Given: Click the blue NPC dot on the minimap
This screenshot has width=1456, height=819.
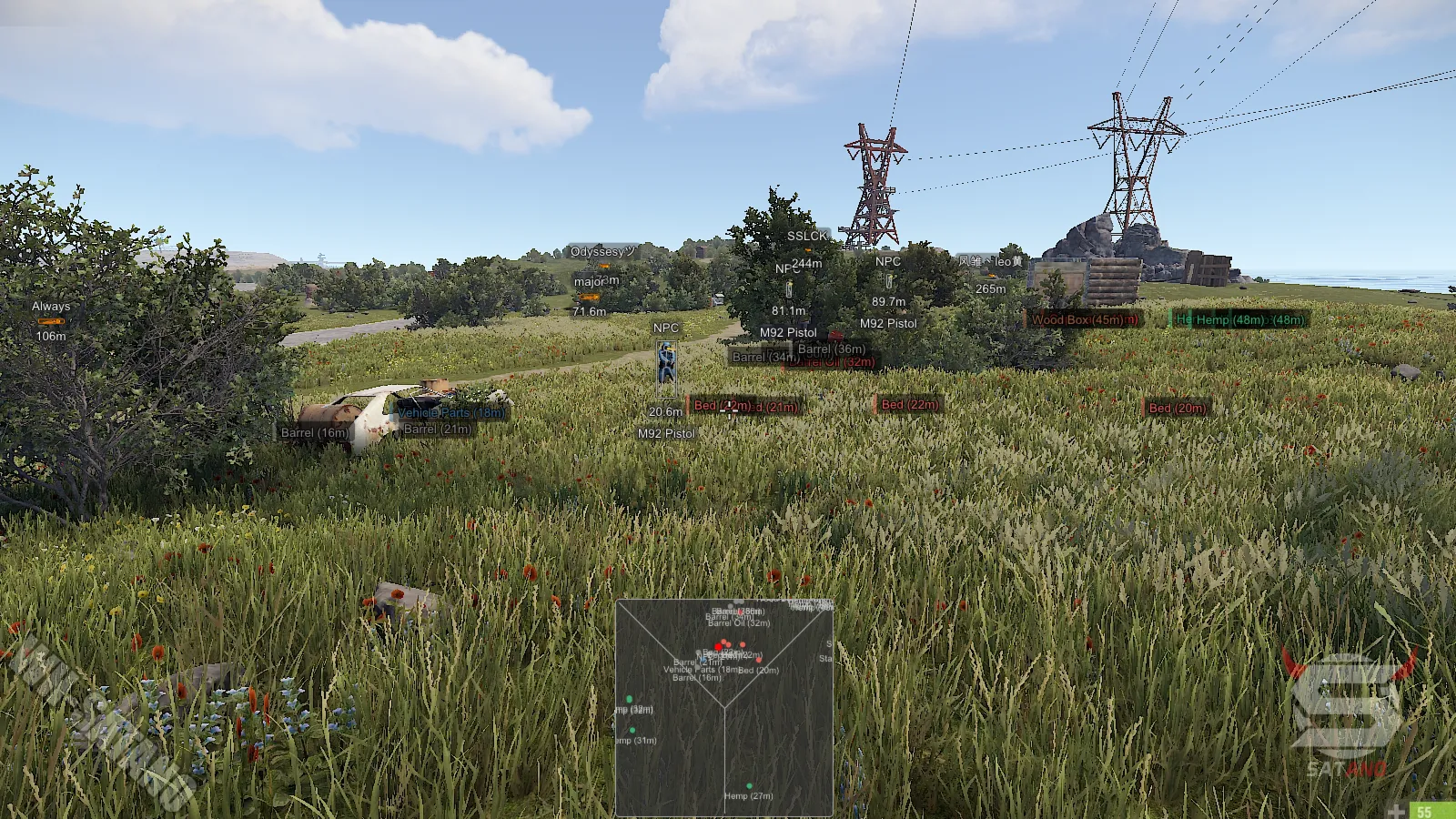Looking at the screenshot, I should coord(703,660).
